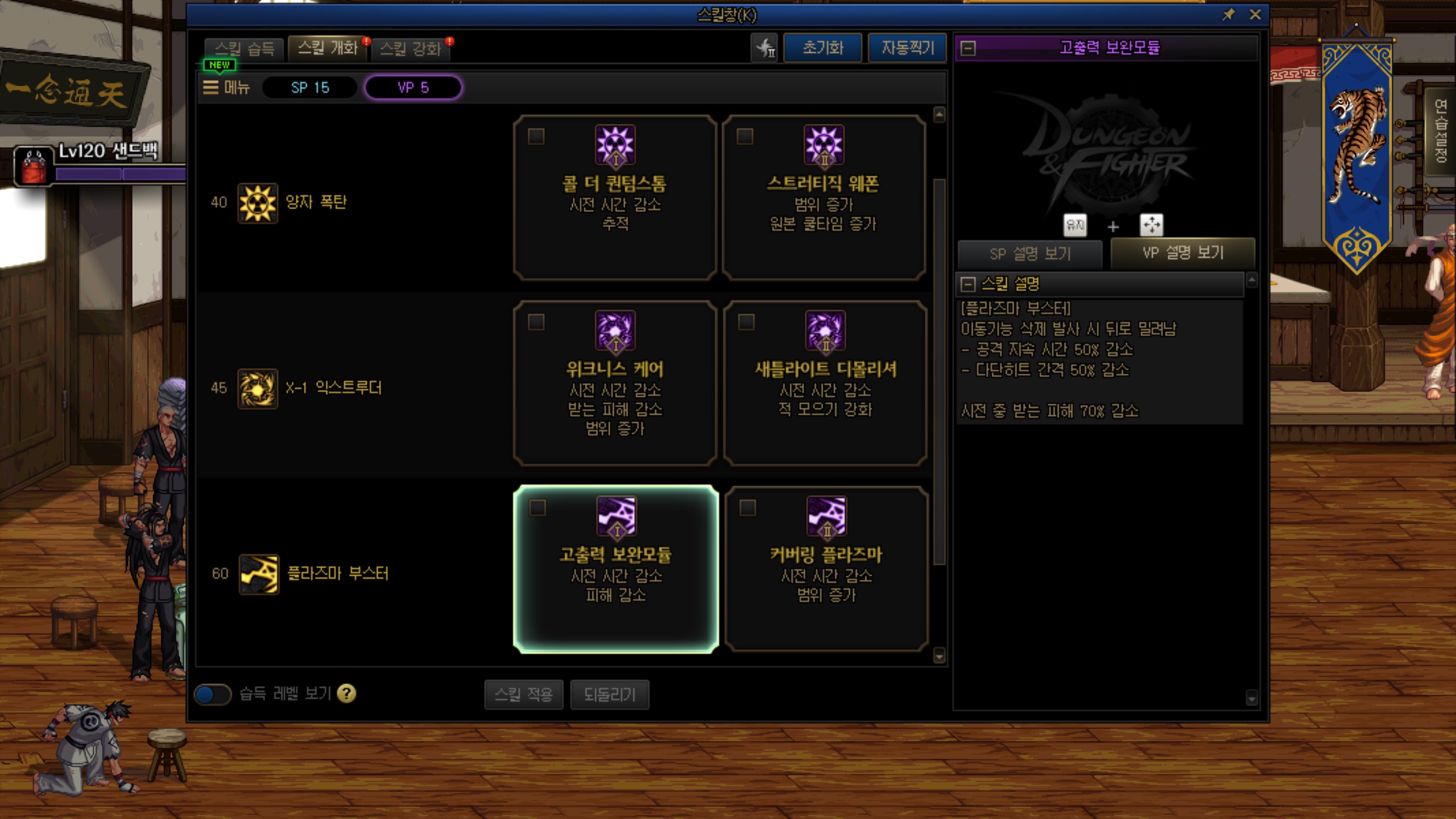Open the 스킬 개화 tab
The image size is (1456, 819).
coord(328,48)
